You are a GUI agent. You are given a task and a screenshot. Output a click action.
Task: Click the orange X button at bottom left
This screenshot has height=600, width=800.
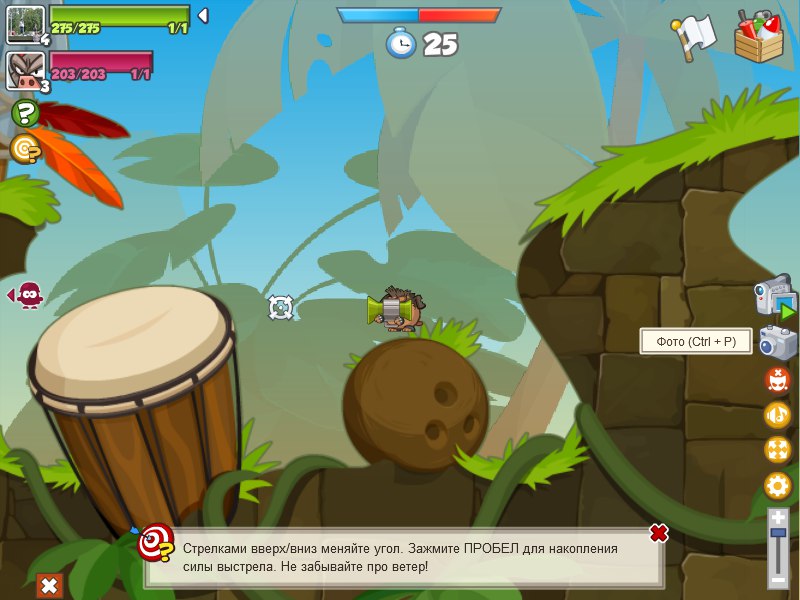(x=49, y=585)
